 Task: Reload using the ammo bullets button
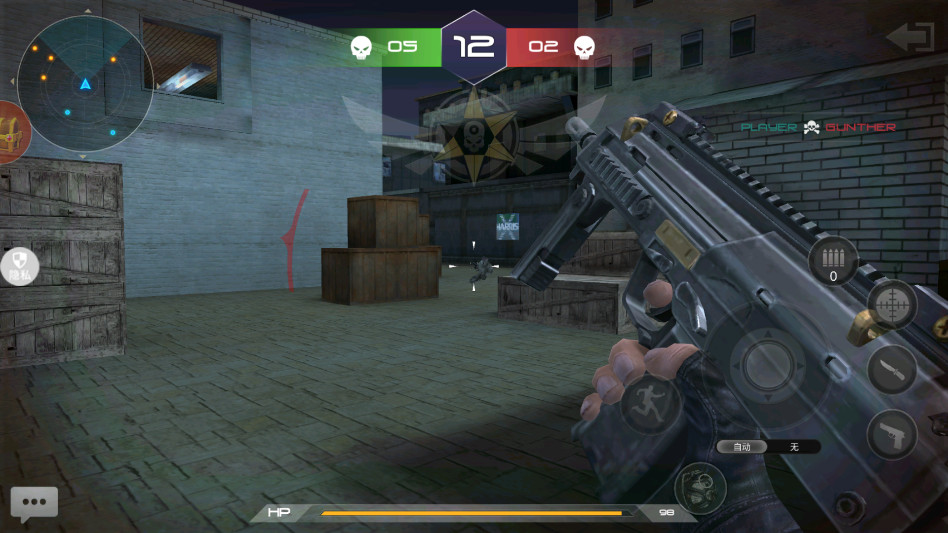[x=833, y=260]
